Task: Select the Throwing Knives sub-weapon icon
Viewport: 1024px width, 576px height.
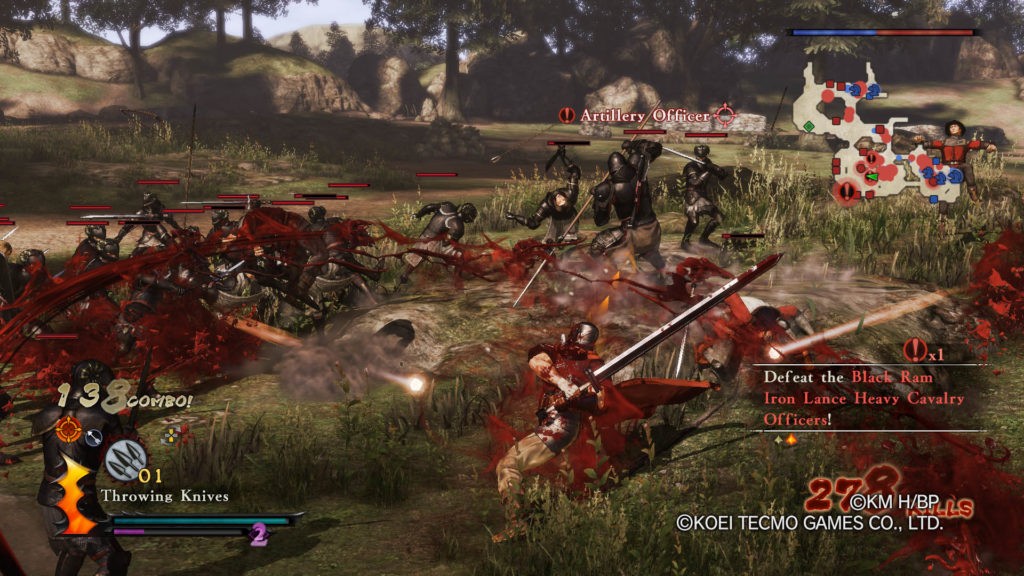Action: tap(127, 460)
